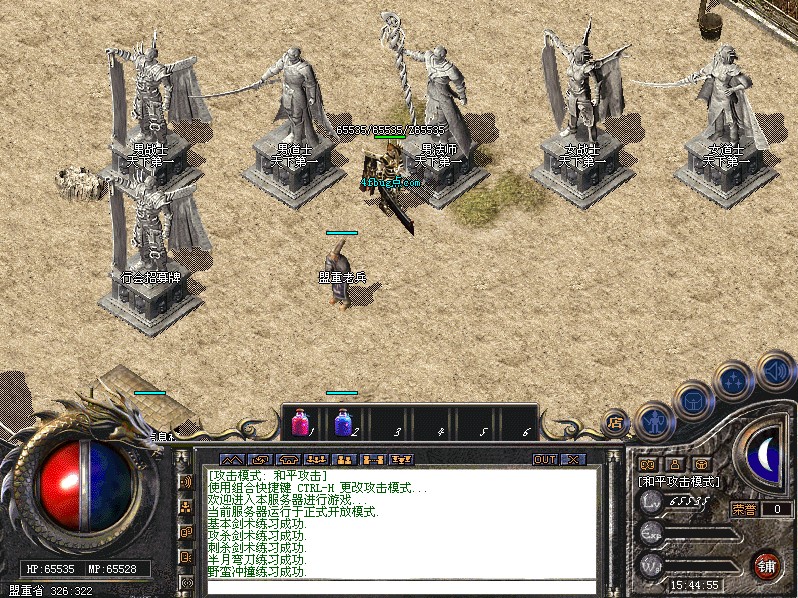Screen dimensions: 798x598
Task: Click the X button above the chat
Action: [573, 459]
